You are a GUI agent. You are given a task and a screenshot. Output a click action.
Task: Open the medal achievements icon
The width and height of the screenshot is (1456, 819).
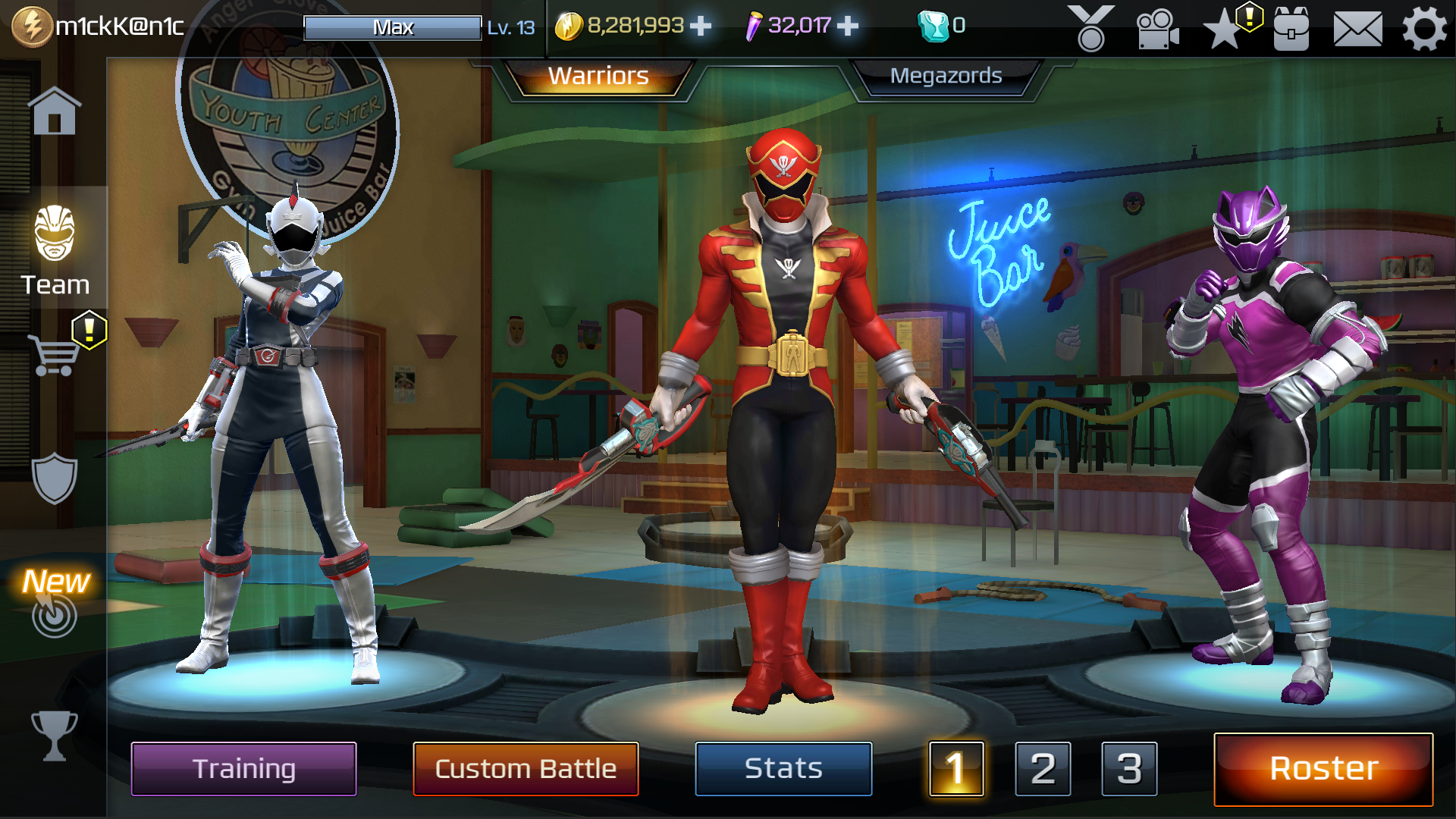[1090, 29]
